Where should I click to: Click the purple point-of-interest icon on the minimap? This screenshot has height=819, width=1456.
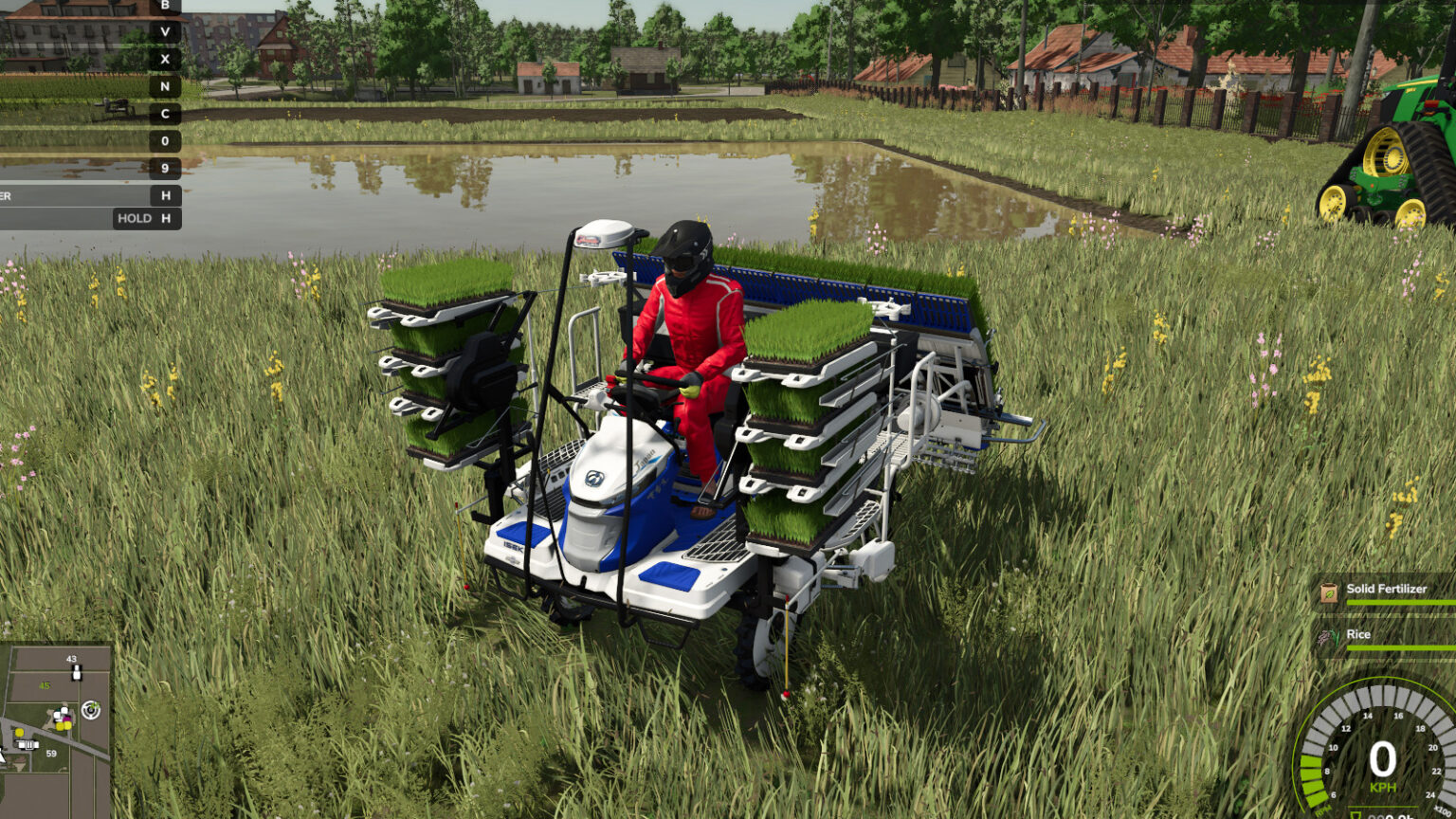click(x=66, y=719)
